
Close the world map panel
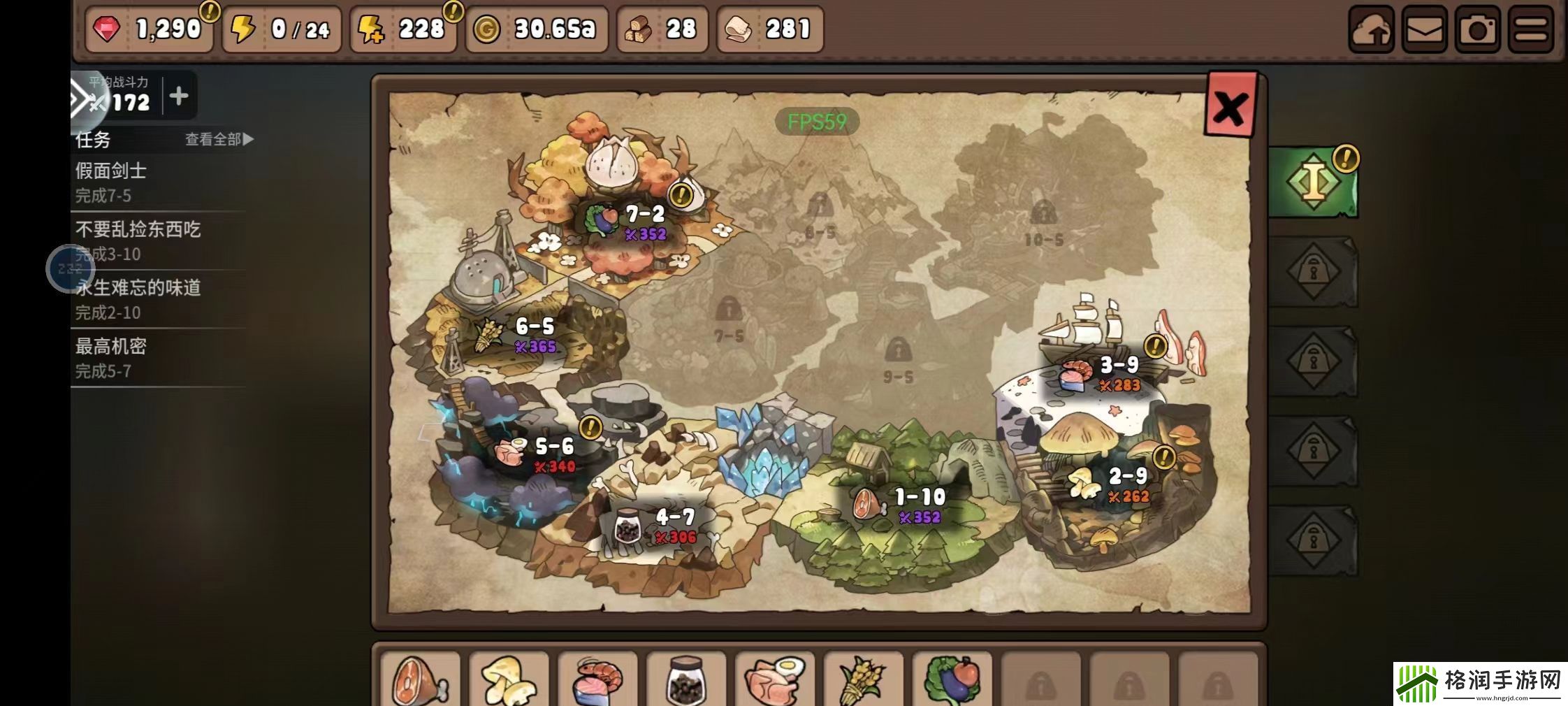tap(1231, 106)
